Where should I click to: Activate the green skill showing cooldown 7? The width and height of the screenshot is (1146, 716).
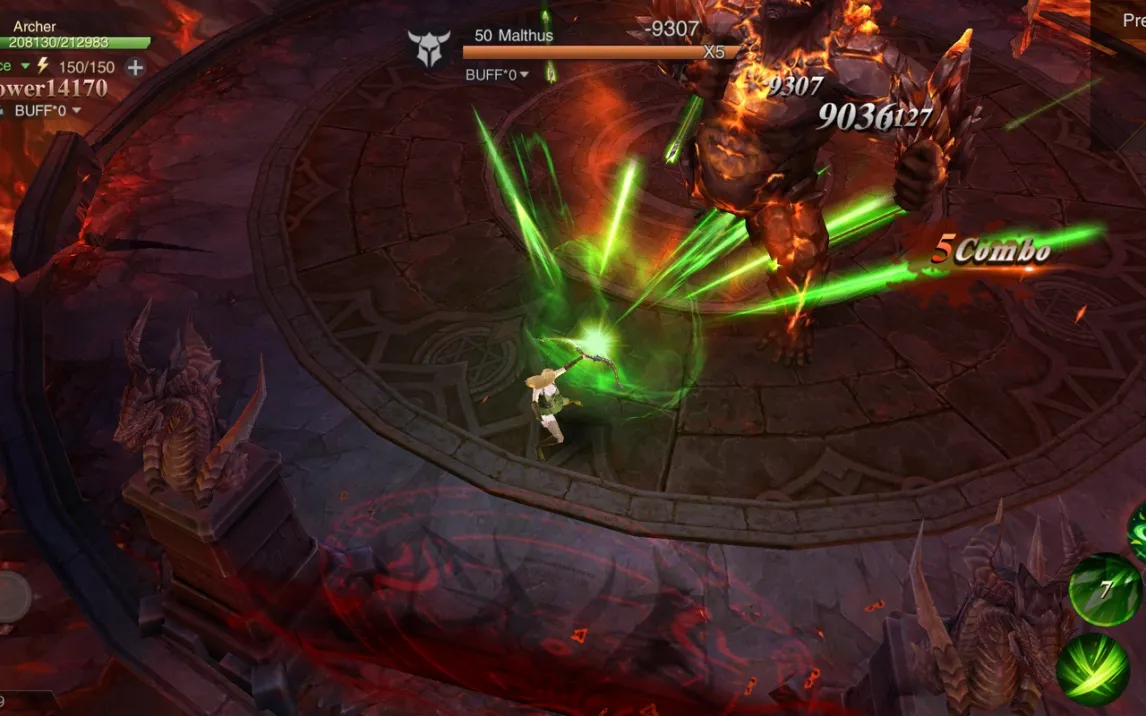pos(1104,590)
